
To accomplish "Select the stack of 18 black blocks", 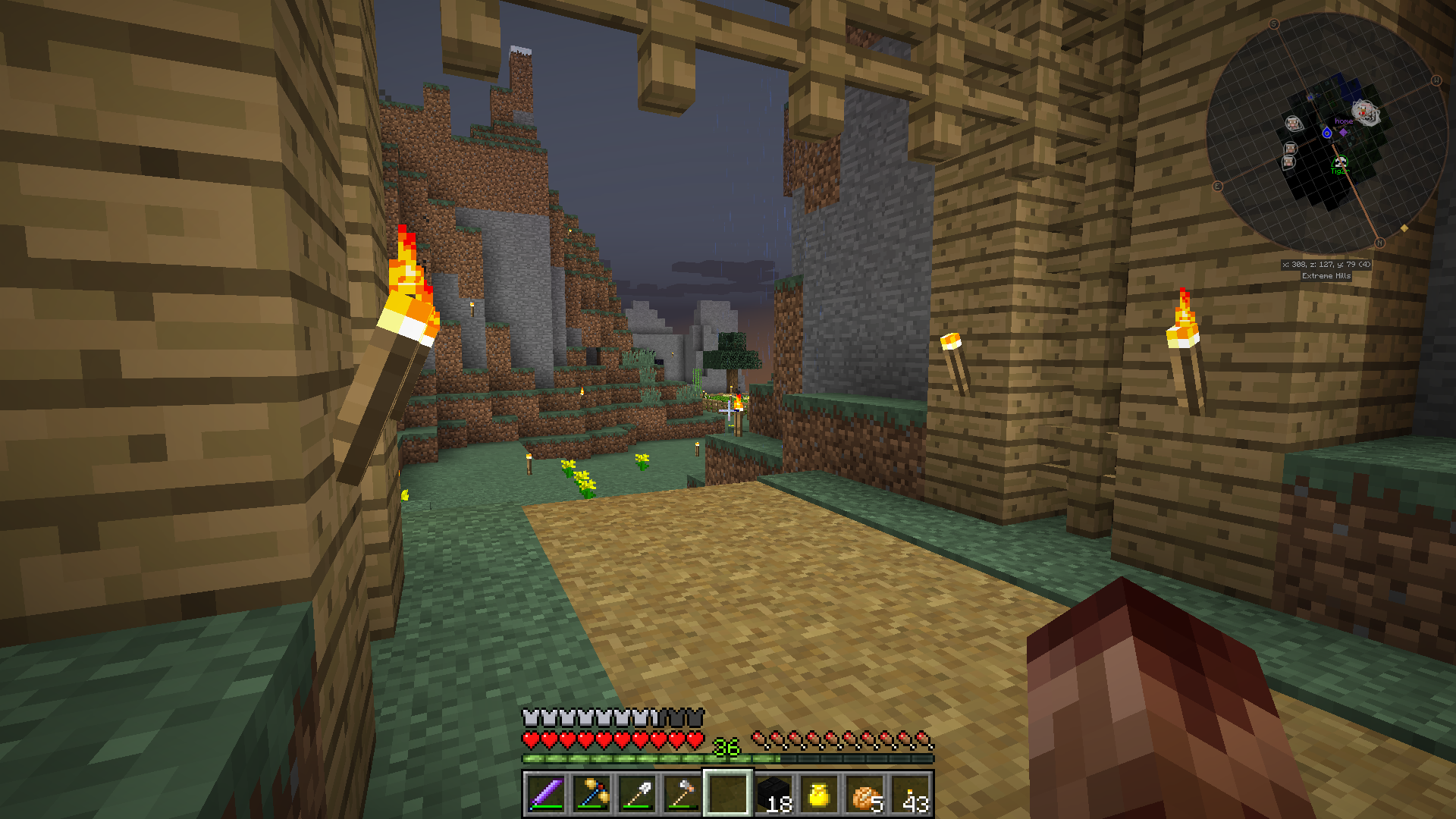I will 774,794.
